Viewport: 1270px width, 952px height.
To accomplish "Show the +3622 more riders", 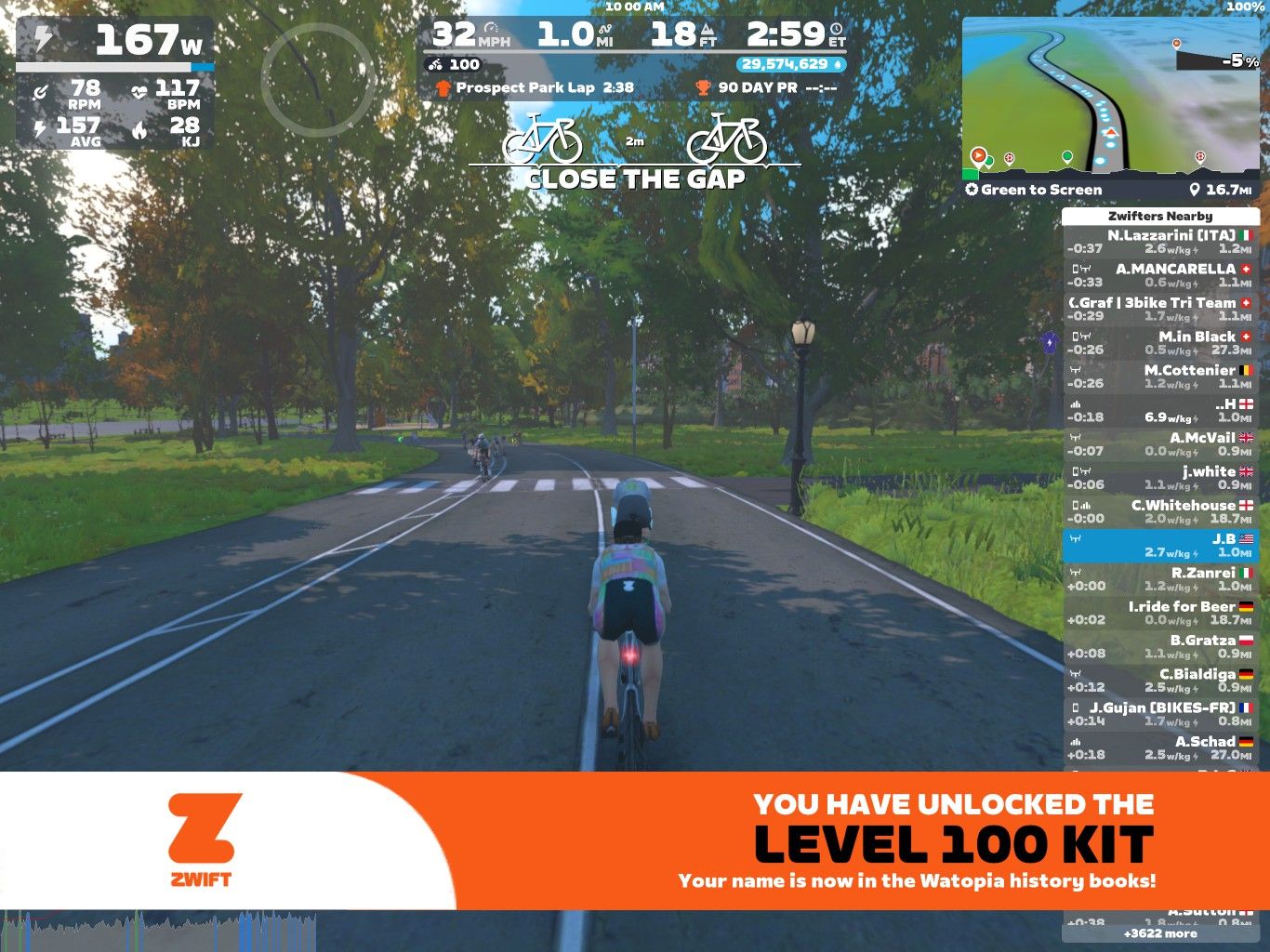I will coord(1159,933).
